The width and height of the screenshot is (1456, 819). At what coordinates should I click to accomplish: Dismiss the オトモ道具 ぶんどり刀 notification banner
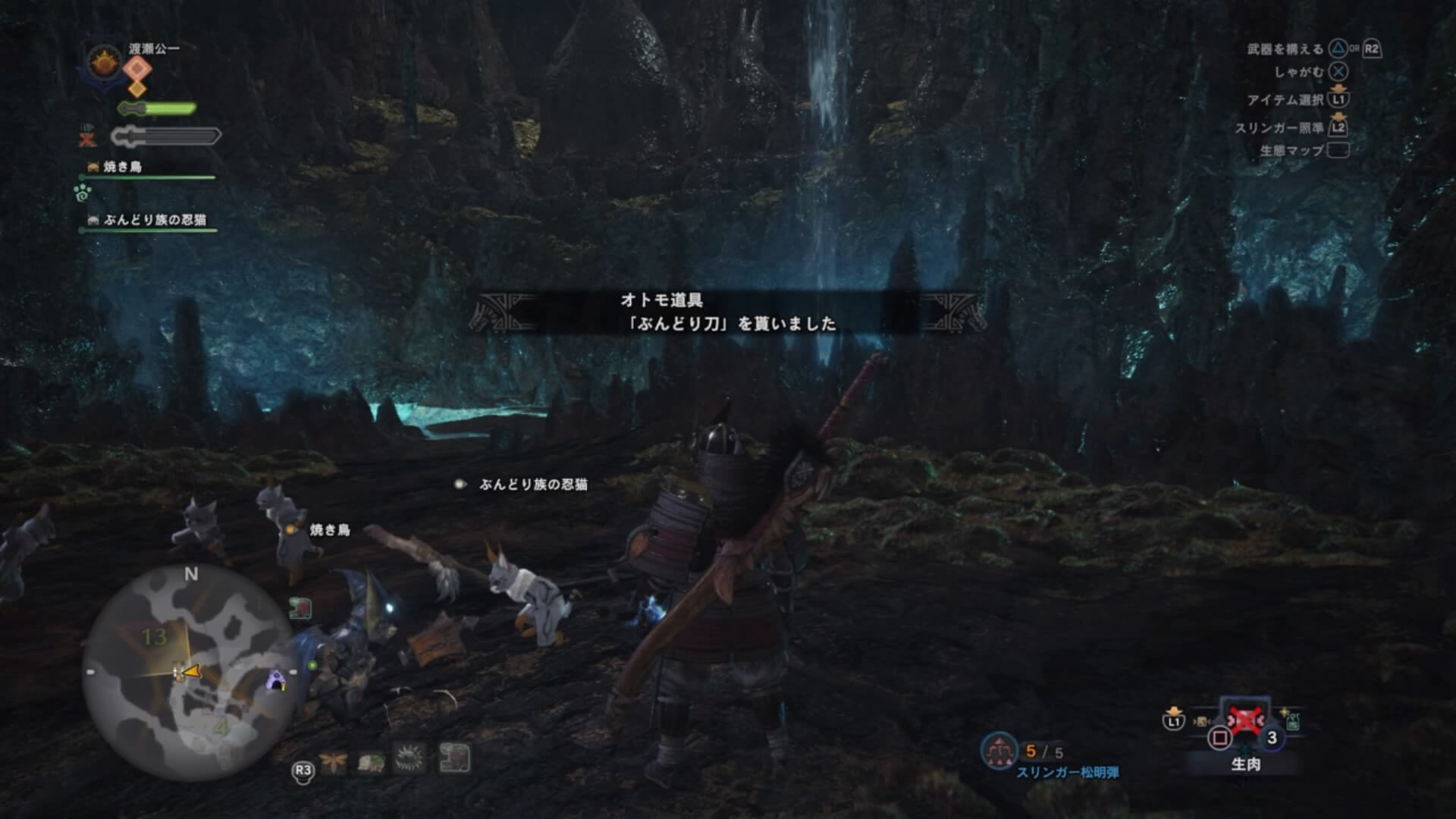(x=728, y=312)
